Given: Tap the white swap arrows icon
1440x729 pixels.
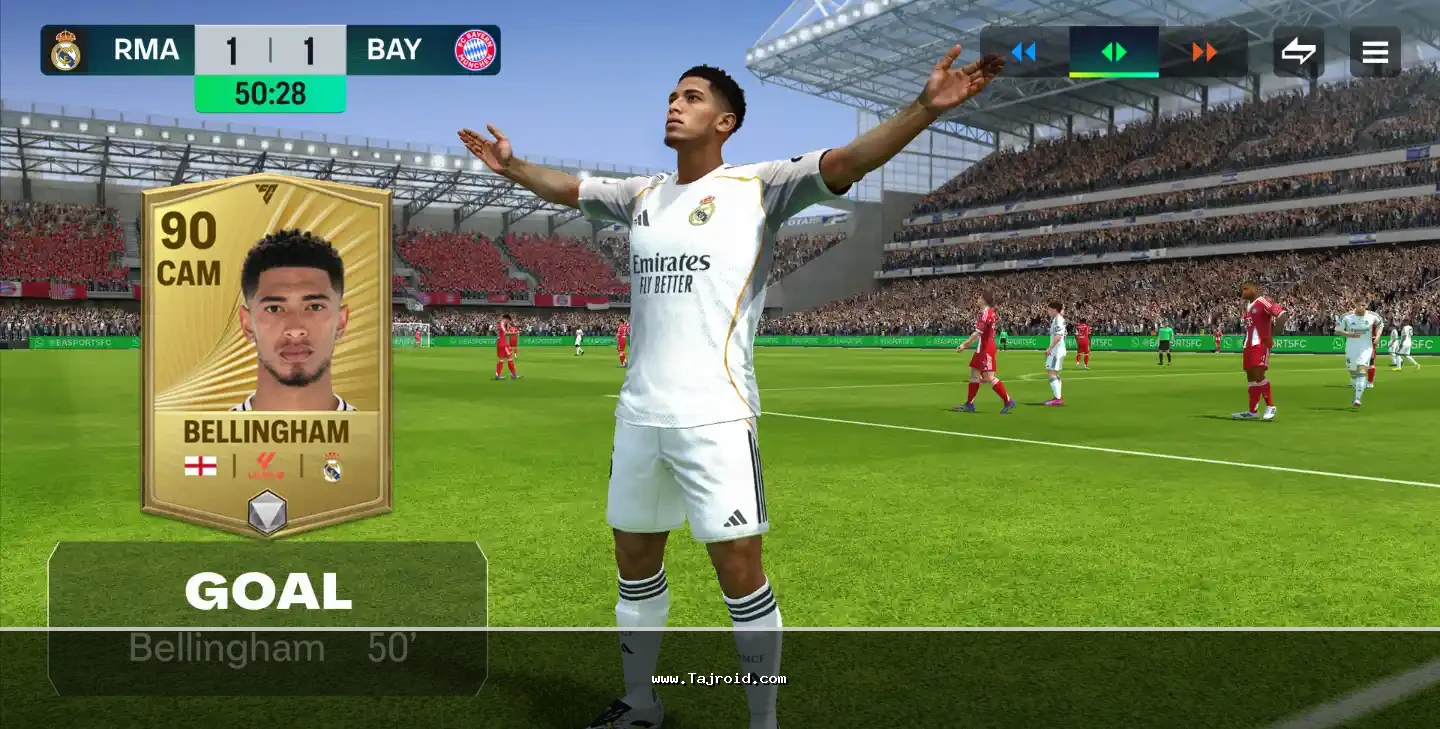Looking at the screenshot, I should 1298,52.
